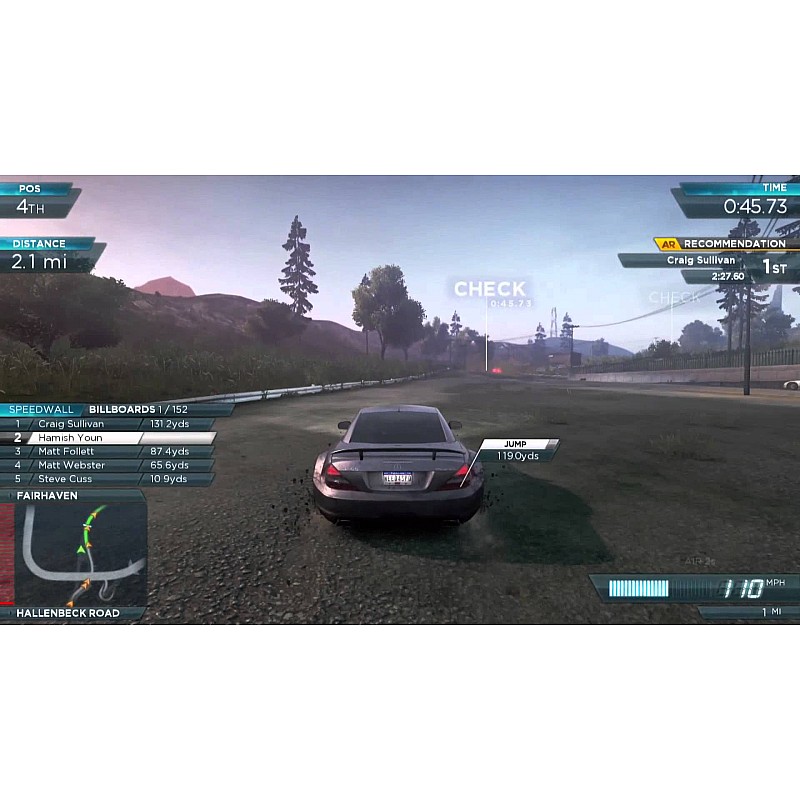800x800 pixels.
Task: Click the Speedwall header label
Action: pos(40,410)
